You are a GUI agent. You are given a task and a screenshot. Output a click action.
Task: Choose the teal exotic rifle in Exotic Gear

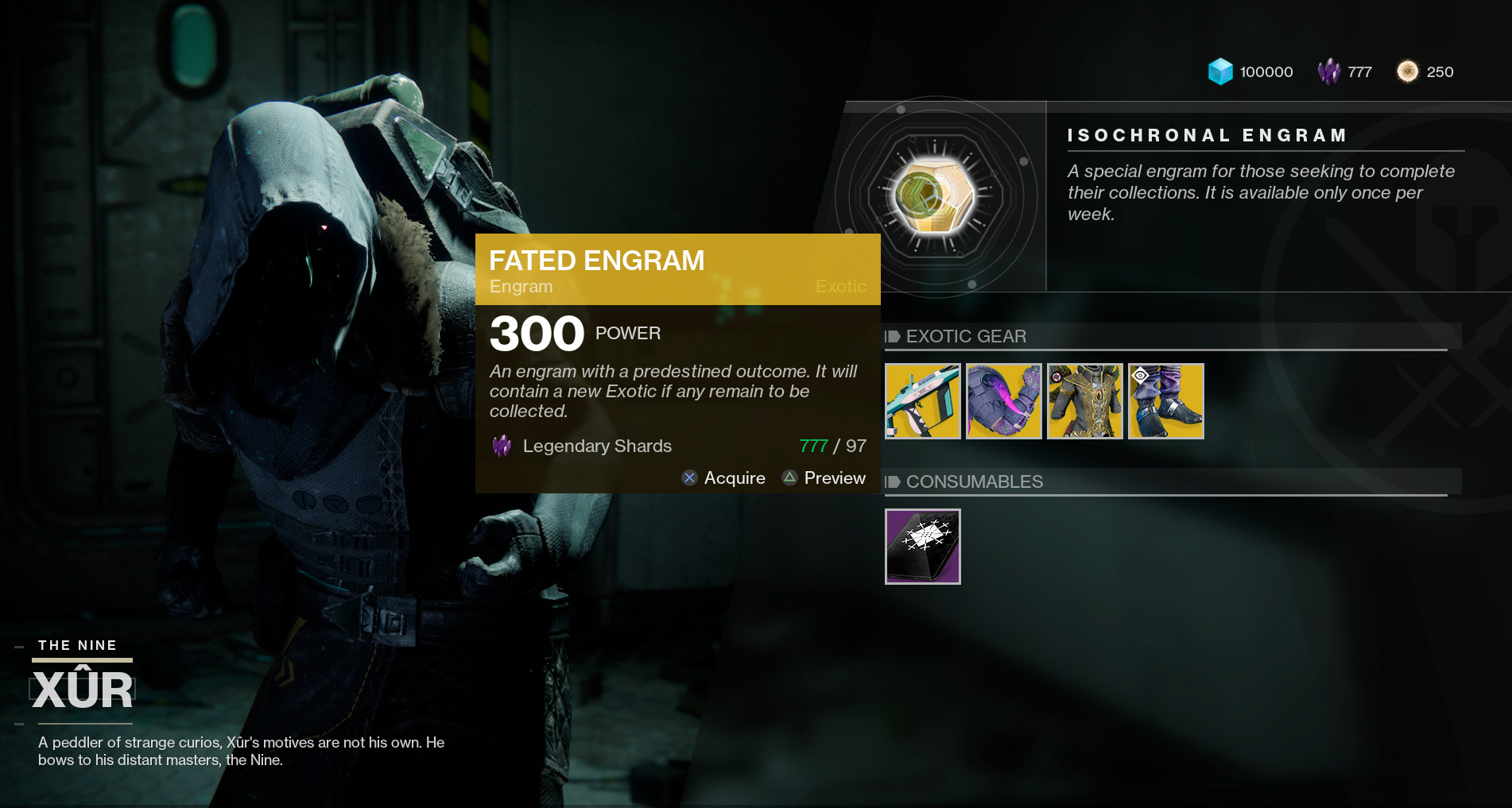[923, 401]
